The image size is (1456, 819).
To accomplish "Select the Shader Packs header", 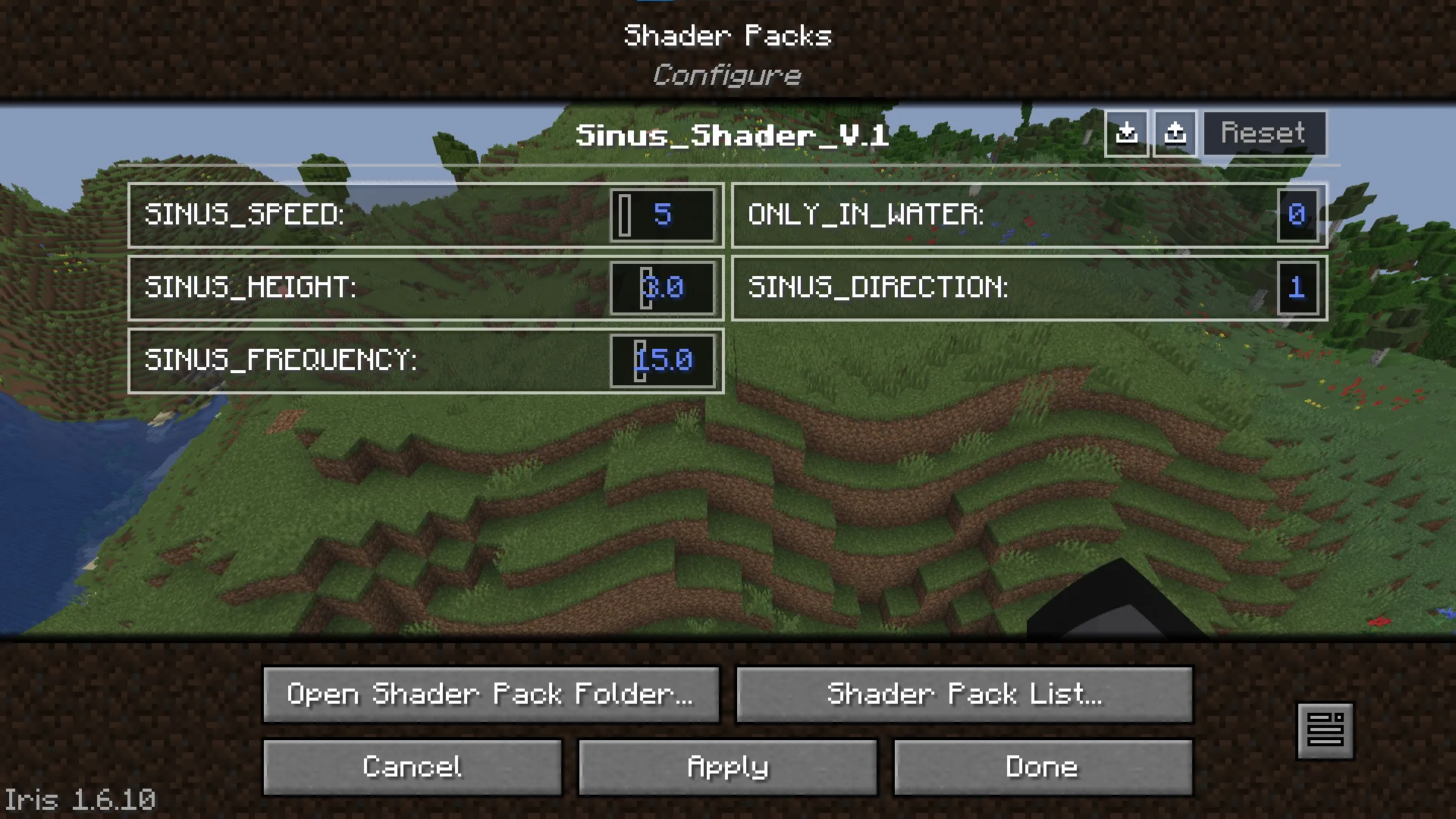I will click(x=727, y=35).
